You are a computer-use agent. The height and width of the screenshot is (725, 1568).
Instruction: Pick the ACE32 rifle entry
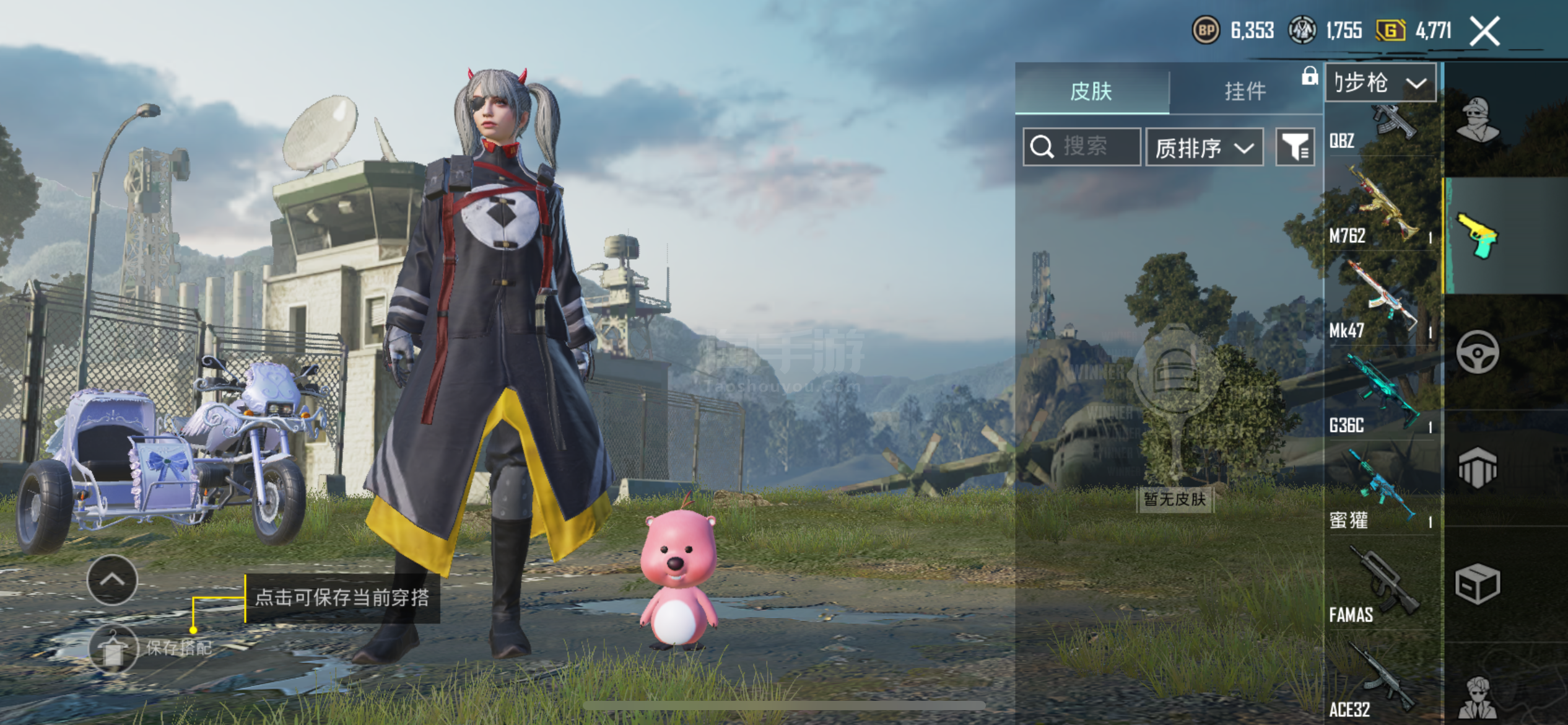[1381, 682]
